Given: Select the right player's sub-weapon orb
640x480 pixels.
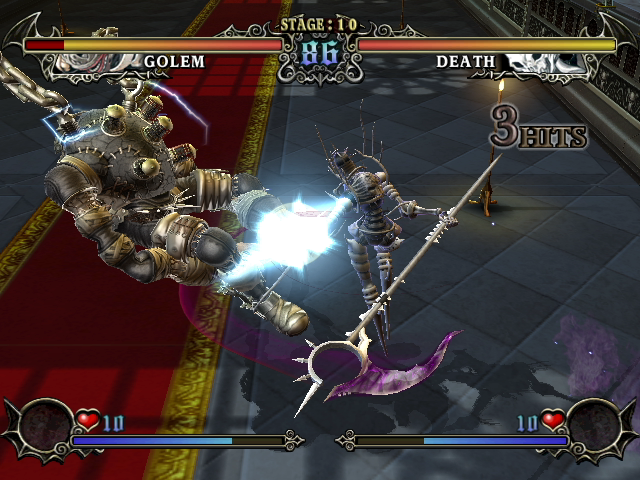Looking at the screenshot, I should [x=595, y=426].
